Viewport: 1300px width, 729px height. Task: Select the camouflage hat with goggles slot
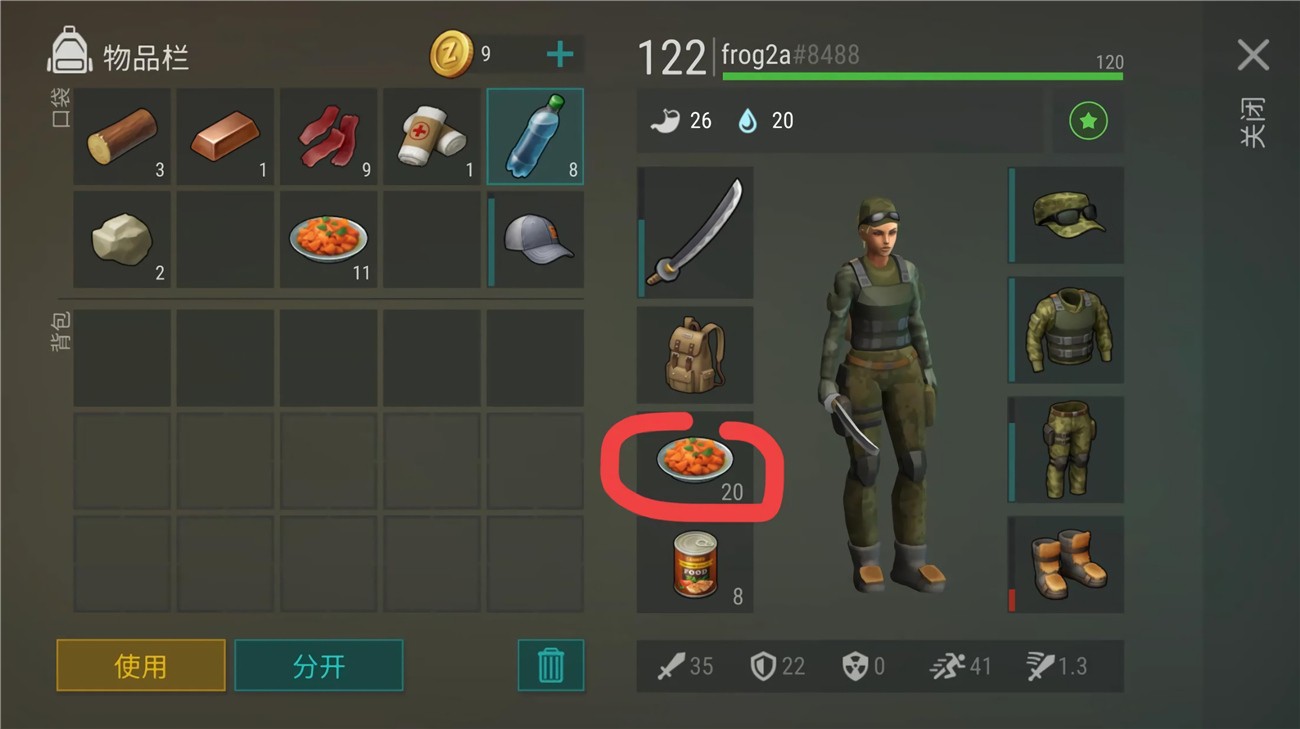click(x=1067, y=215)
